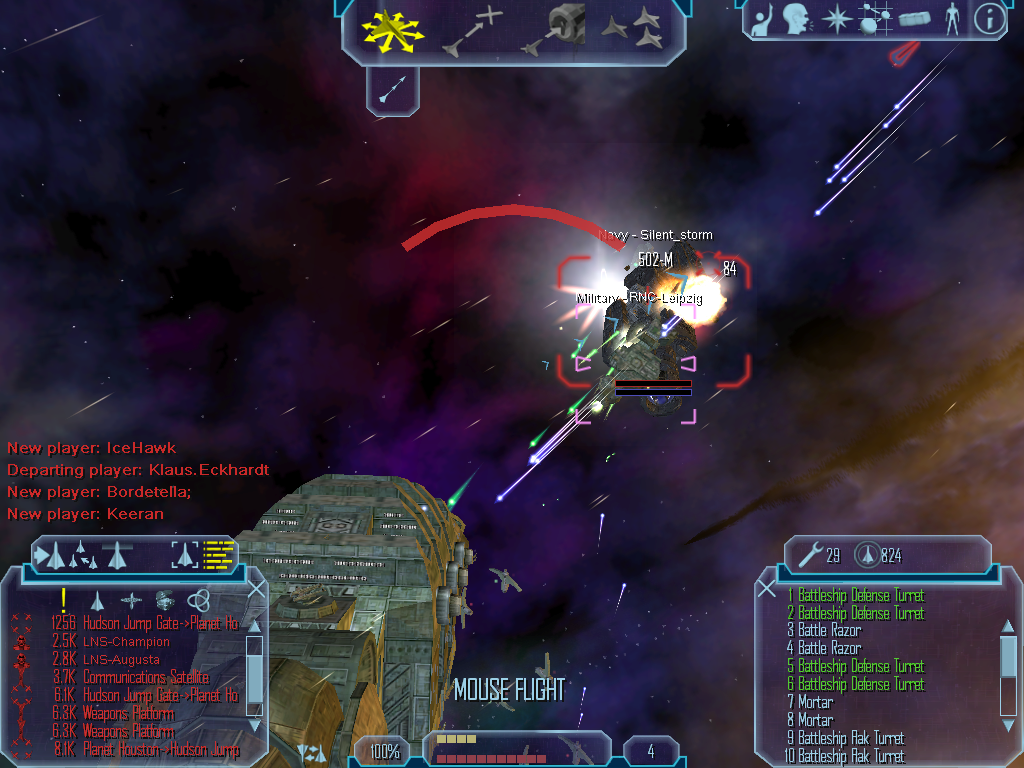
Task: Close the weapons list panel
Action: click(767, 589)
